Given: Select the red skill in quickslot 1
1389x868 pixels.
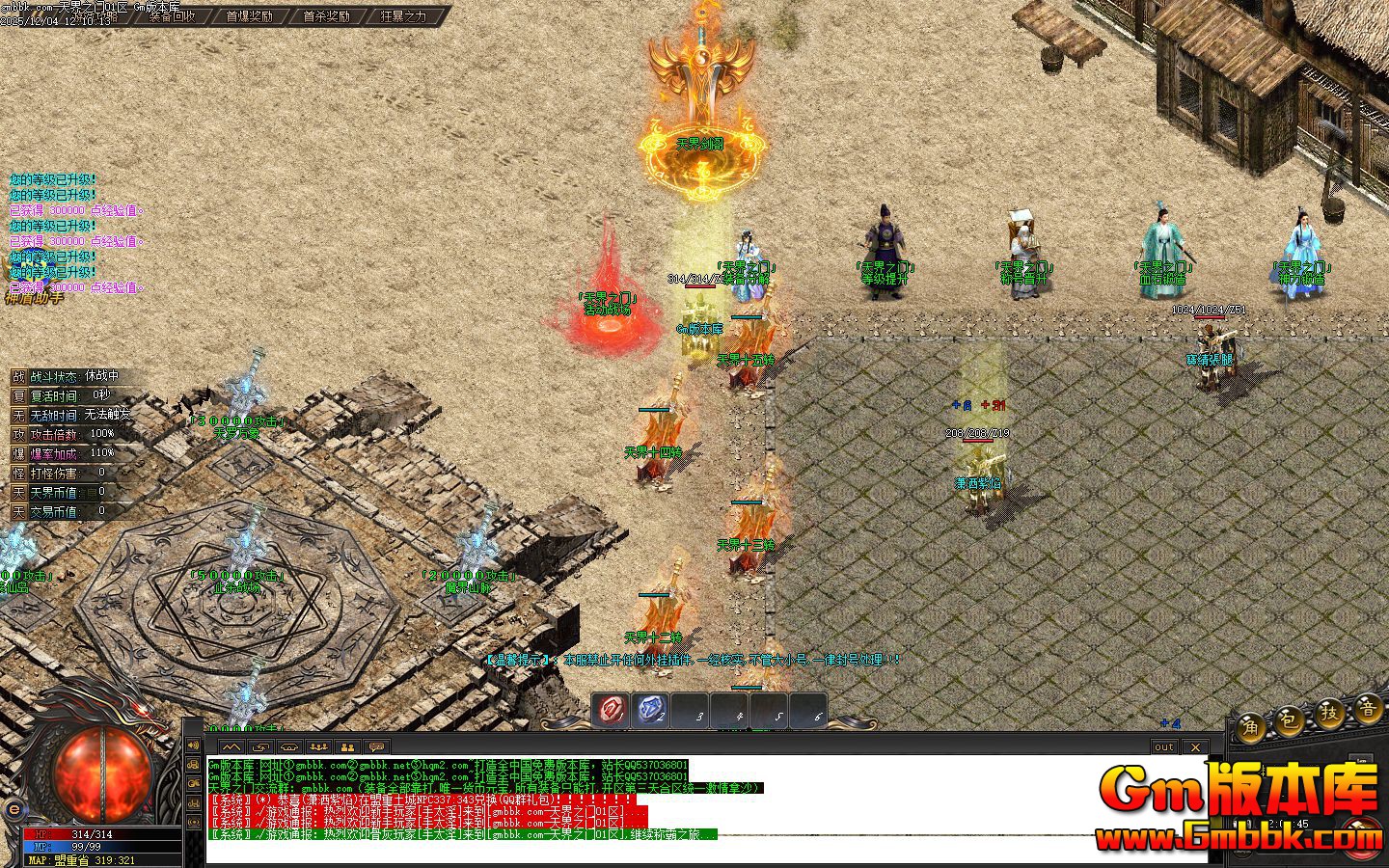Looking at the screenshot, I should [x=609, y=712].
